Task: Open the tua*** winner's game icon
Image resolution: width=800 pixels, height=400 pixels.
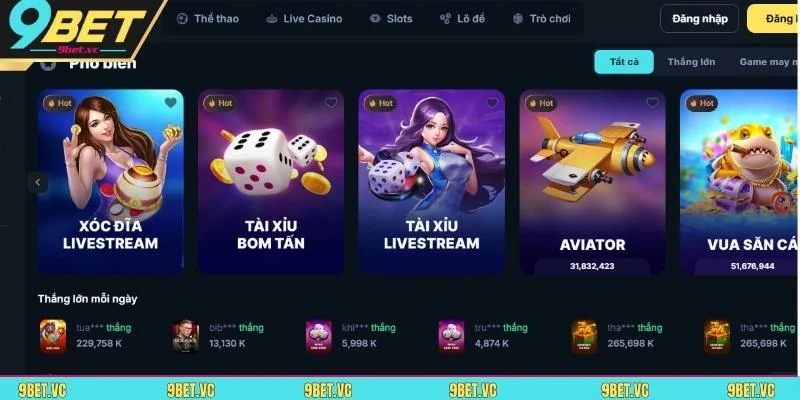Action: click(x=53, y=335)
